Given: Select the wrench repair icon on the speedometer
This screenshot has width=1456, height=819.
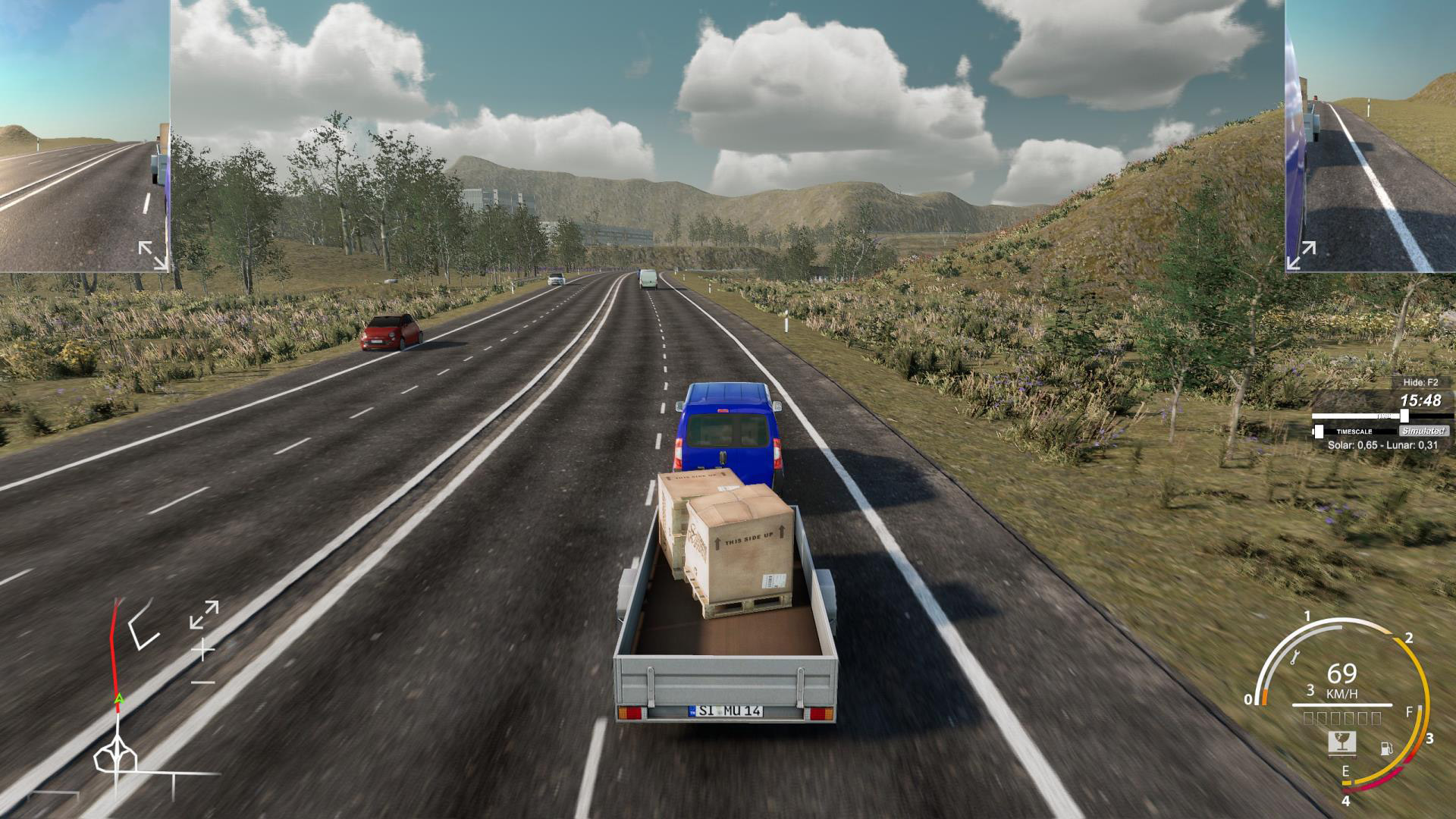Looking at the screenshot, I should [x=1295, y=657].
